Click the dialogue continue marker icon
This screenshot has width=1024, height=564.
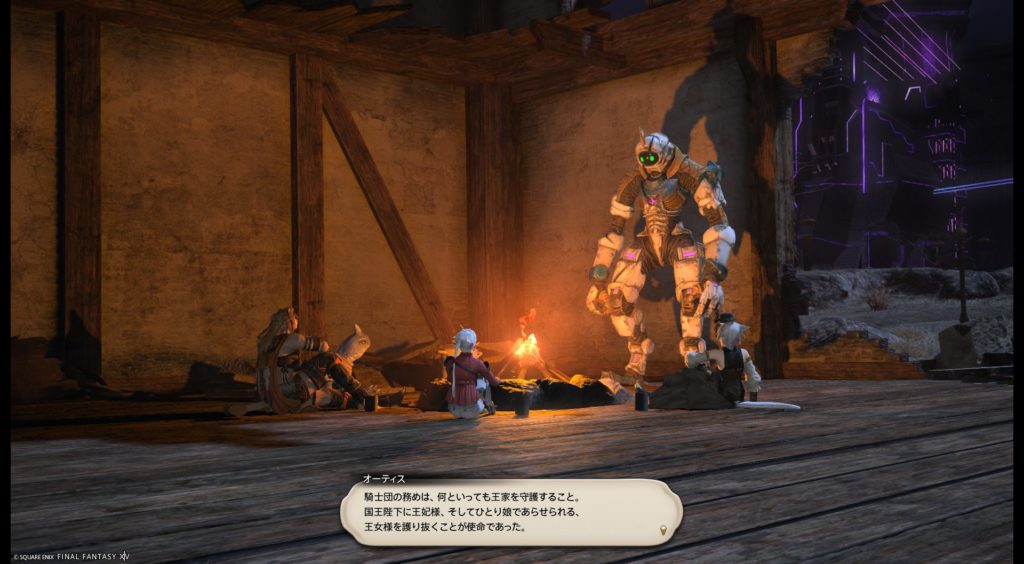tap(662, 529)
